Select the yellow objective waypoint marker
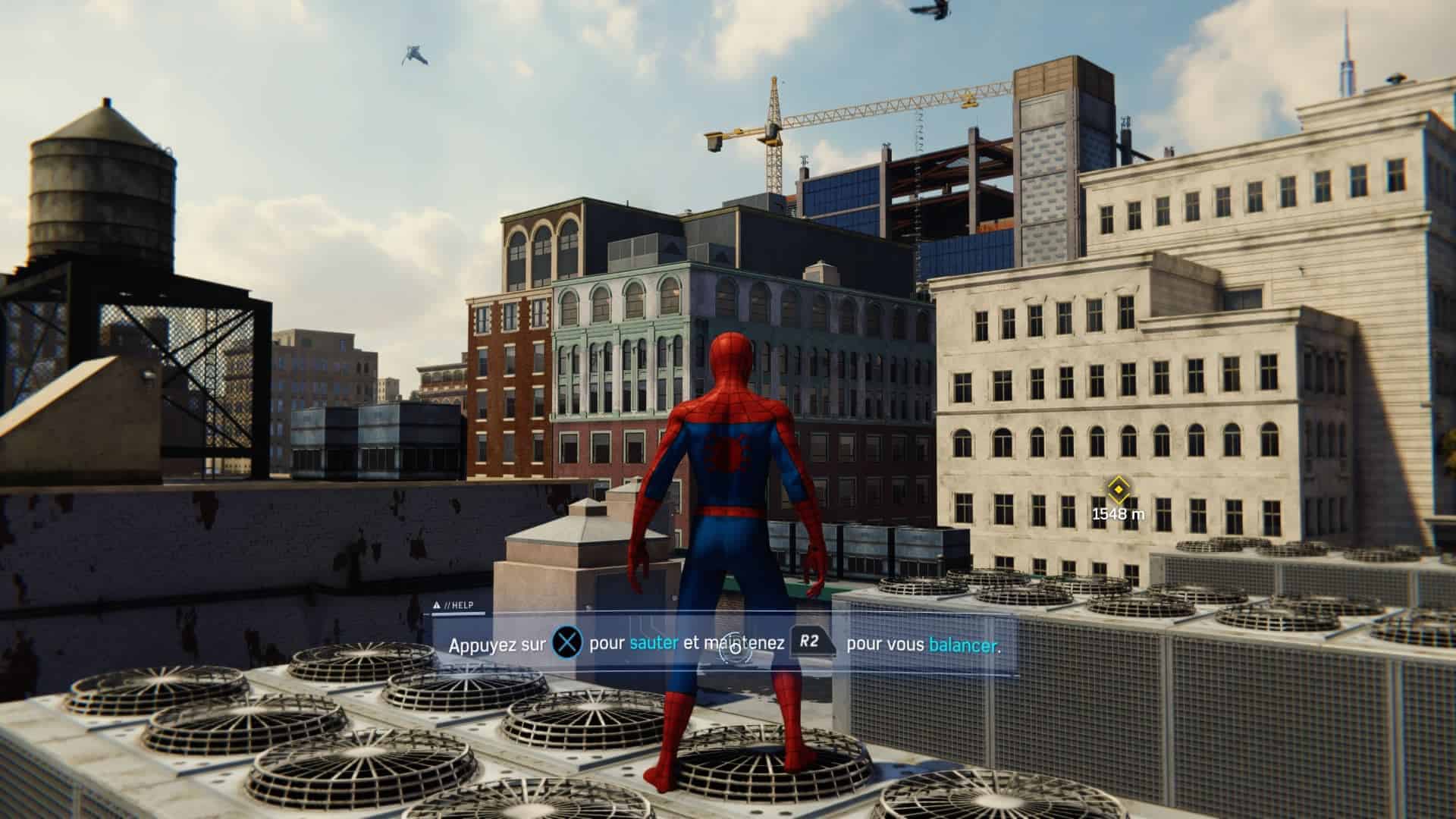This screenshot has height=819, width=1456. click(x=1117, y=488)
